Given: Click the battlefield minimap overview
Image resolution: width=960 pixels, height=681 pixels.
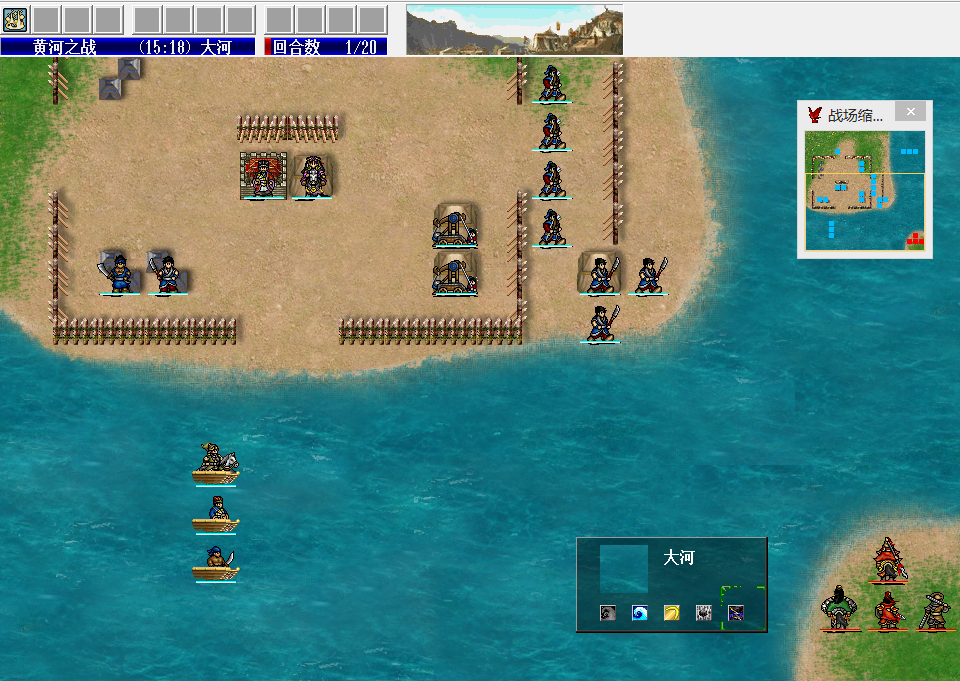Looking at the screenshot, I should click(x=864, y=190).
